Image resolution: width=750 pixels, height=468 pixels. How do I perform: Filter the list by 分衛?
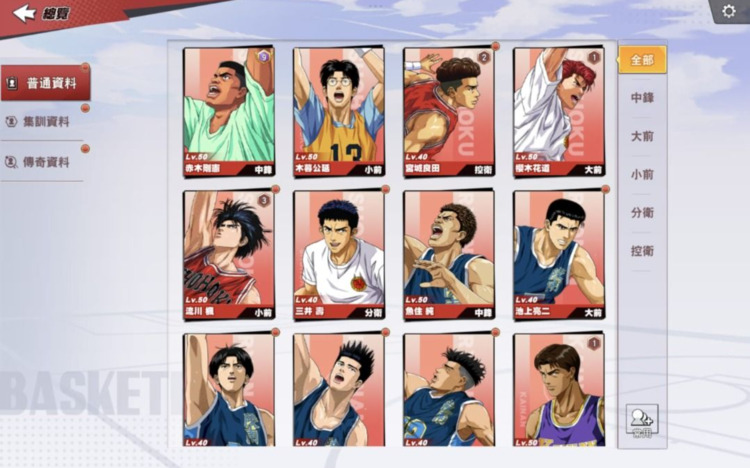tap(642, 213)
